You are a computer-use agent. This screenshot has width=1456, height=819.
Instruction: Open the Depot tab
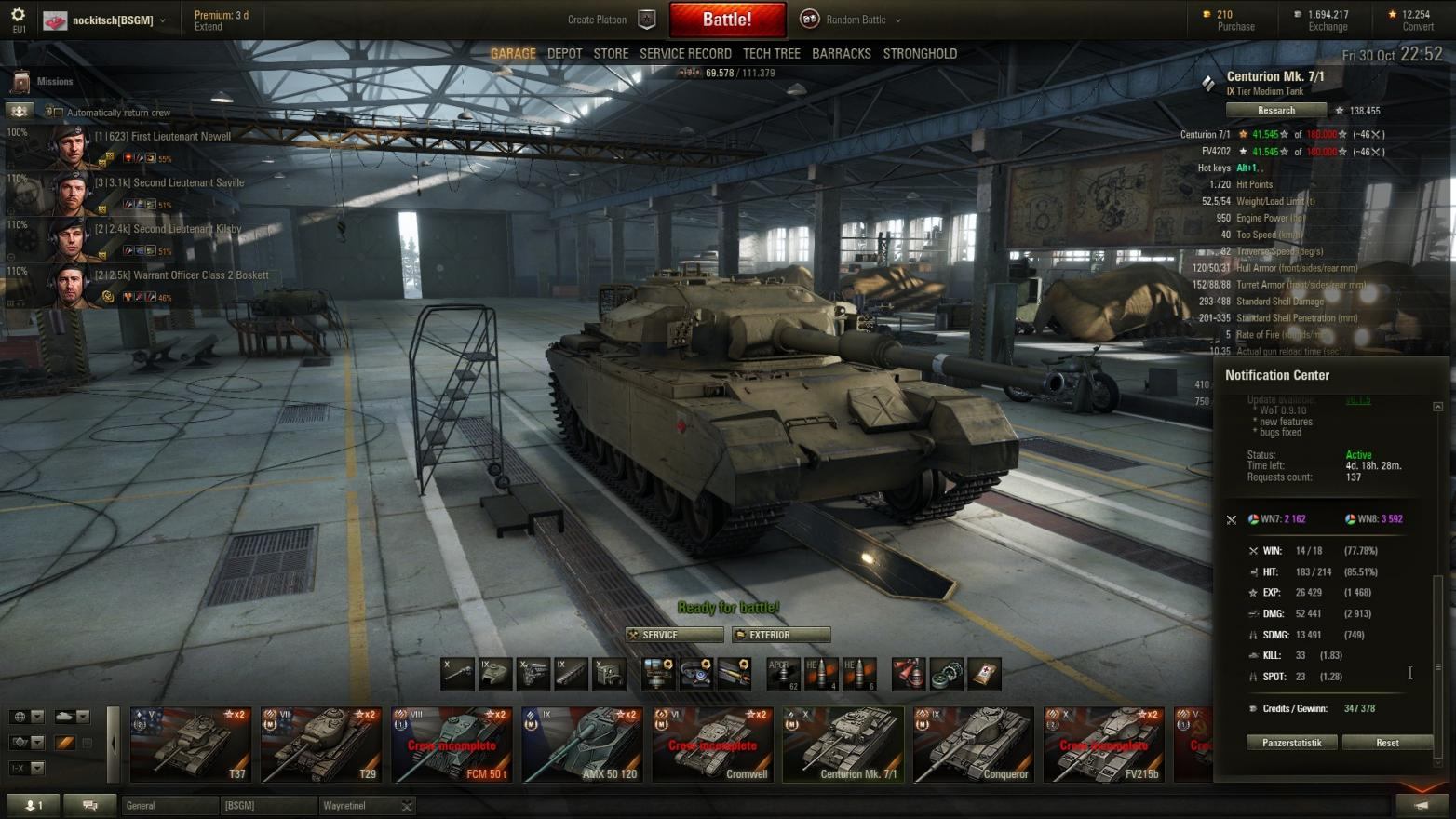click(564, 54)
